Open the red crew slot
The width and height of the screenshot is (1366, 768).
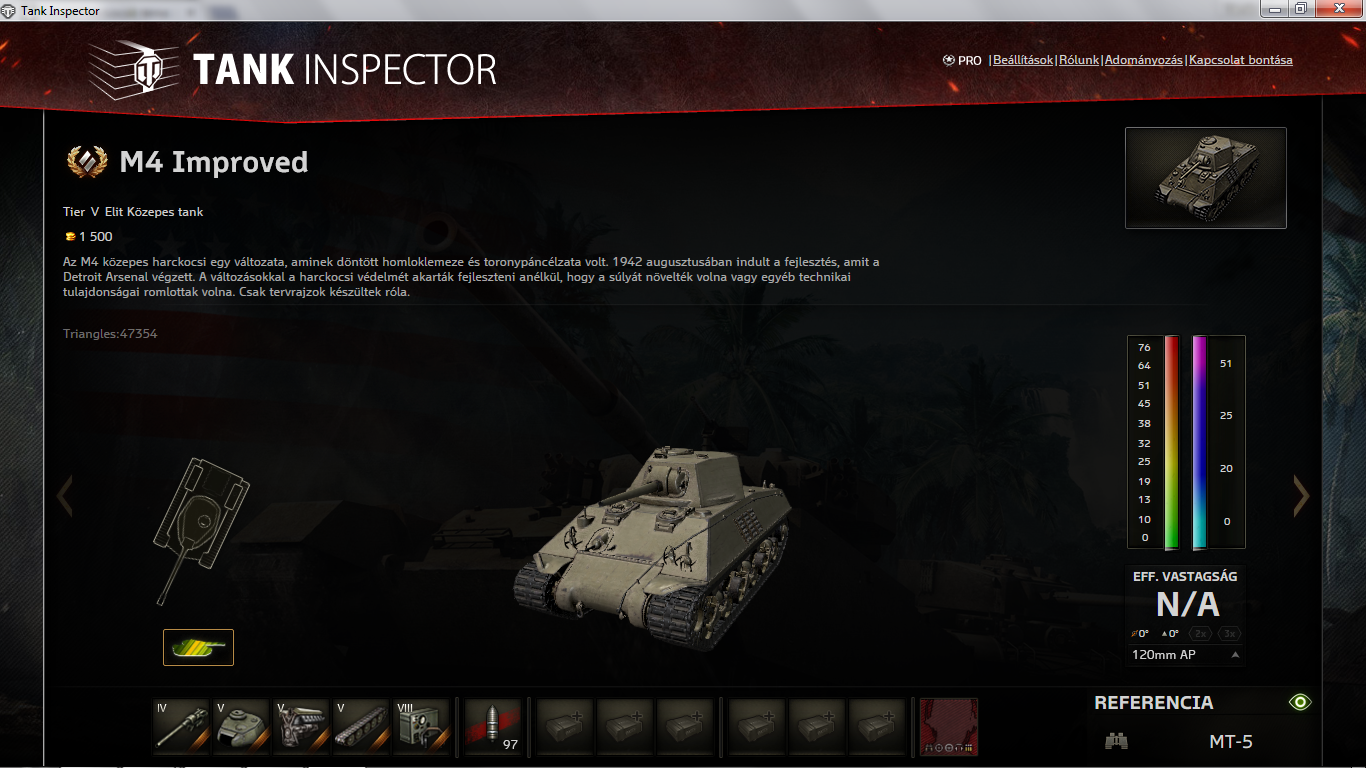click(x=948, y=726)
